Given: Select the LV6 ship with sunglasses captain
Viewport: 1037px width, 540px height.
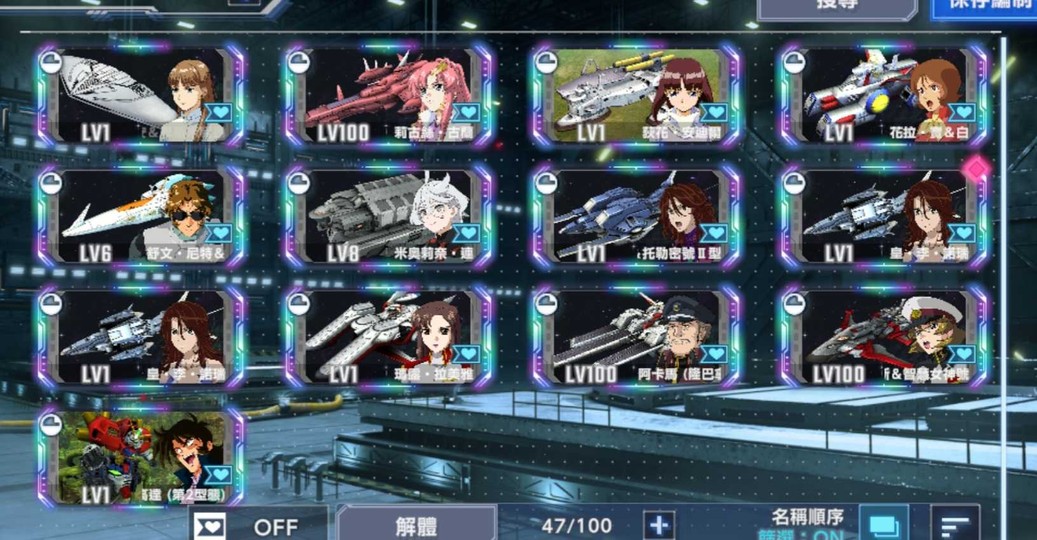Looking at the screenshot, I should (x=141, y=217).
